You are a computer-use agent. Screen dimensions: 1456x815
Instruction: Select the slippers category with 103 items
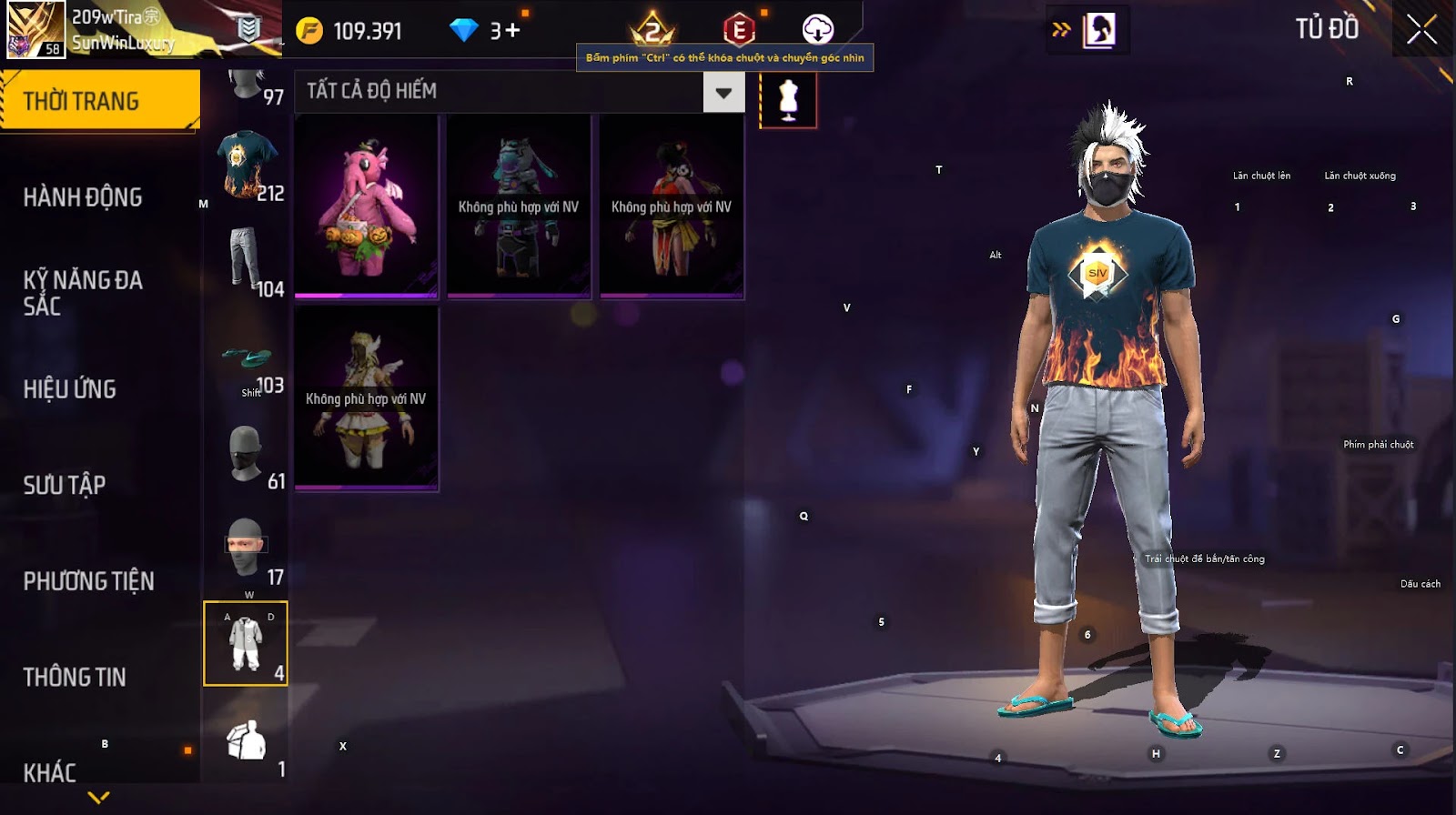248,361
